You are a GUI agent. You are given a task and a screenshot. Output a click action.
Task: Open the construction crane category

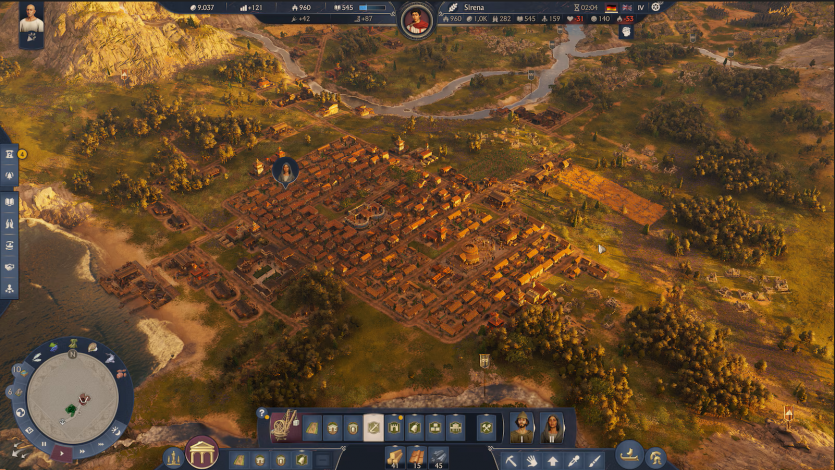coord(283,426)
